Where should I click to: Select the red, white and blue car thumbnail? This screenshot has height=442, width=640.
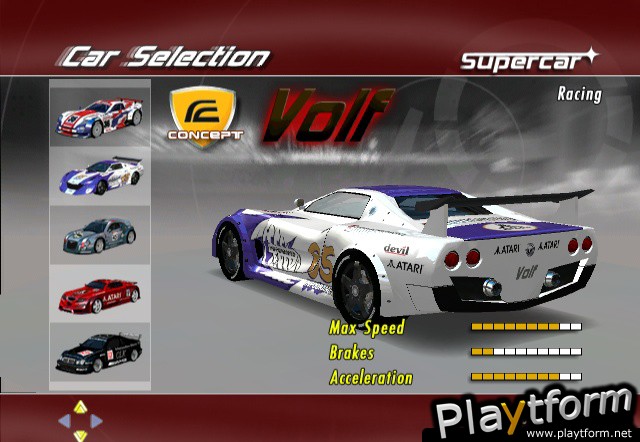point(100,115)
